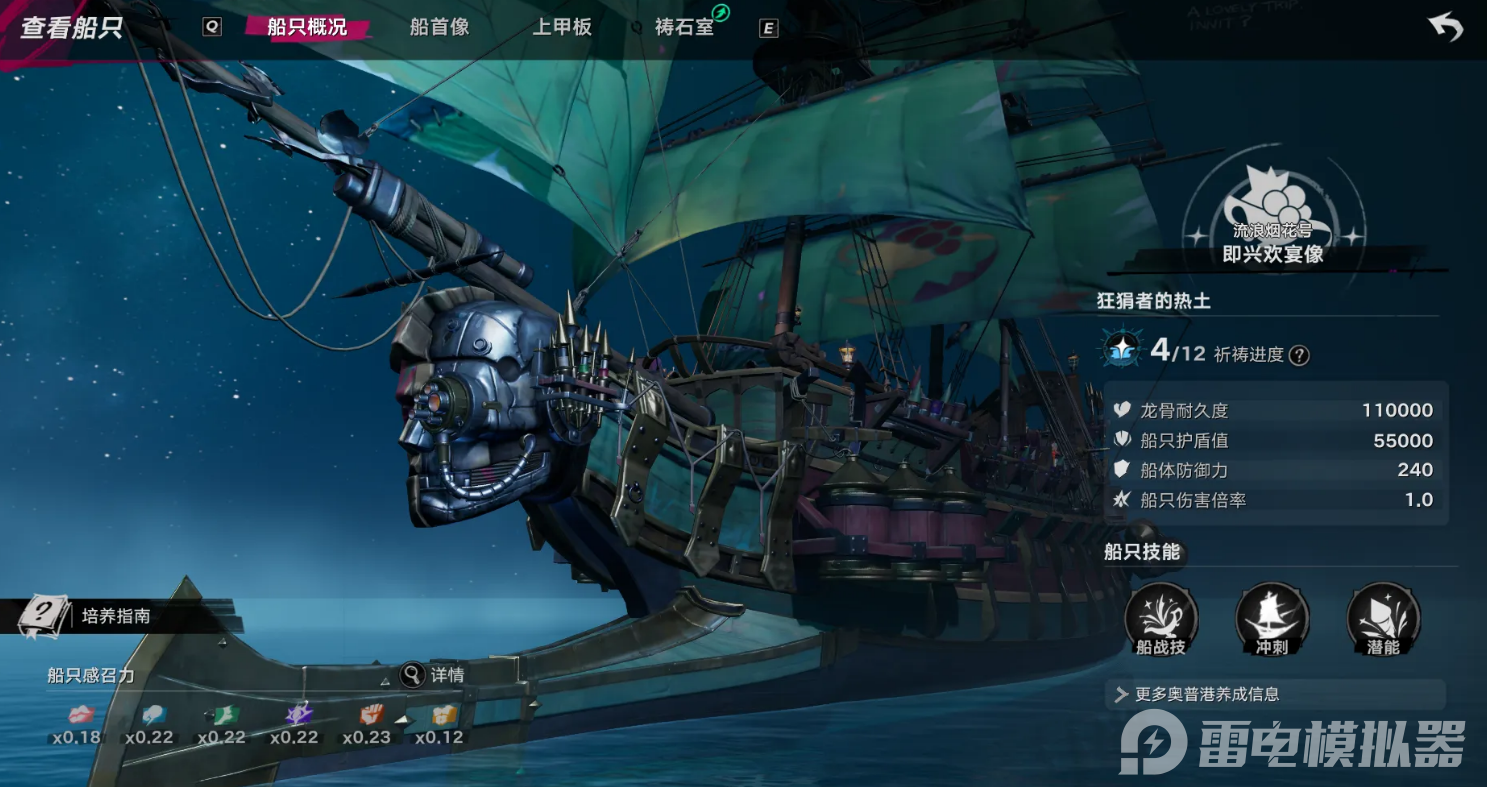Select the yellow book x0.12 icon

coord(443,716)
